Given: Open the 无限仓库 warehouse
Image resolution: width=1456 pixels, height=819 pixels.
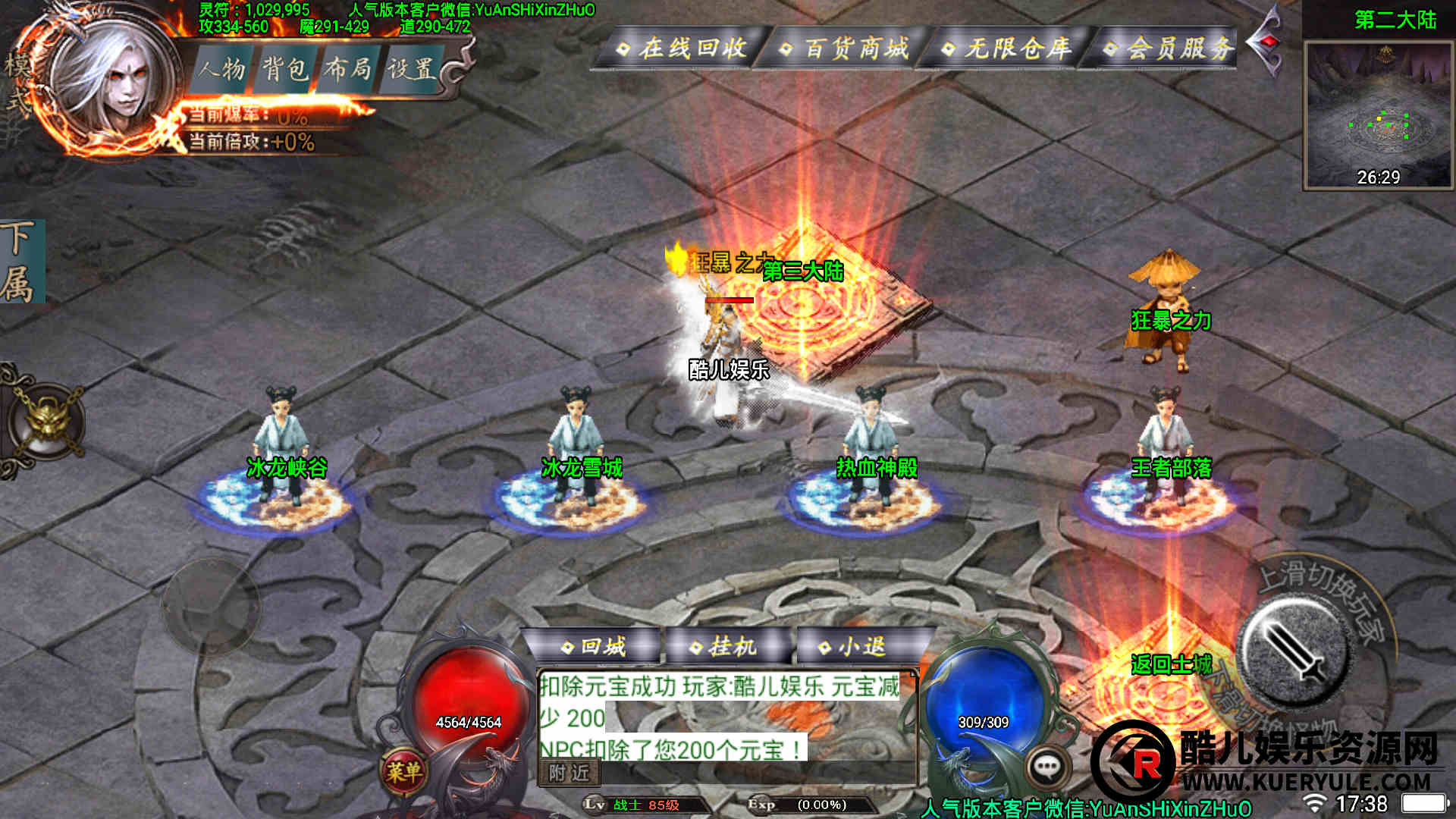Looking at the screenshot, I should point(1007,49).
